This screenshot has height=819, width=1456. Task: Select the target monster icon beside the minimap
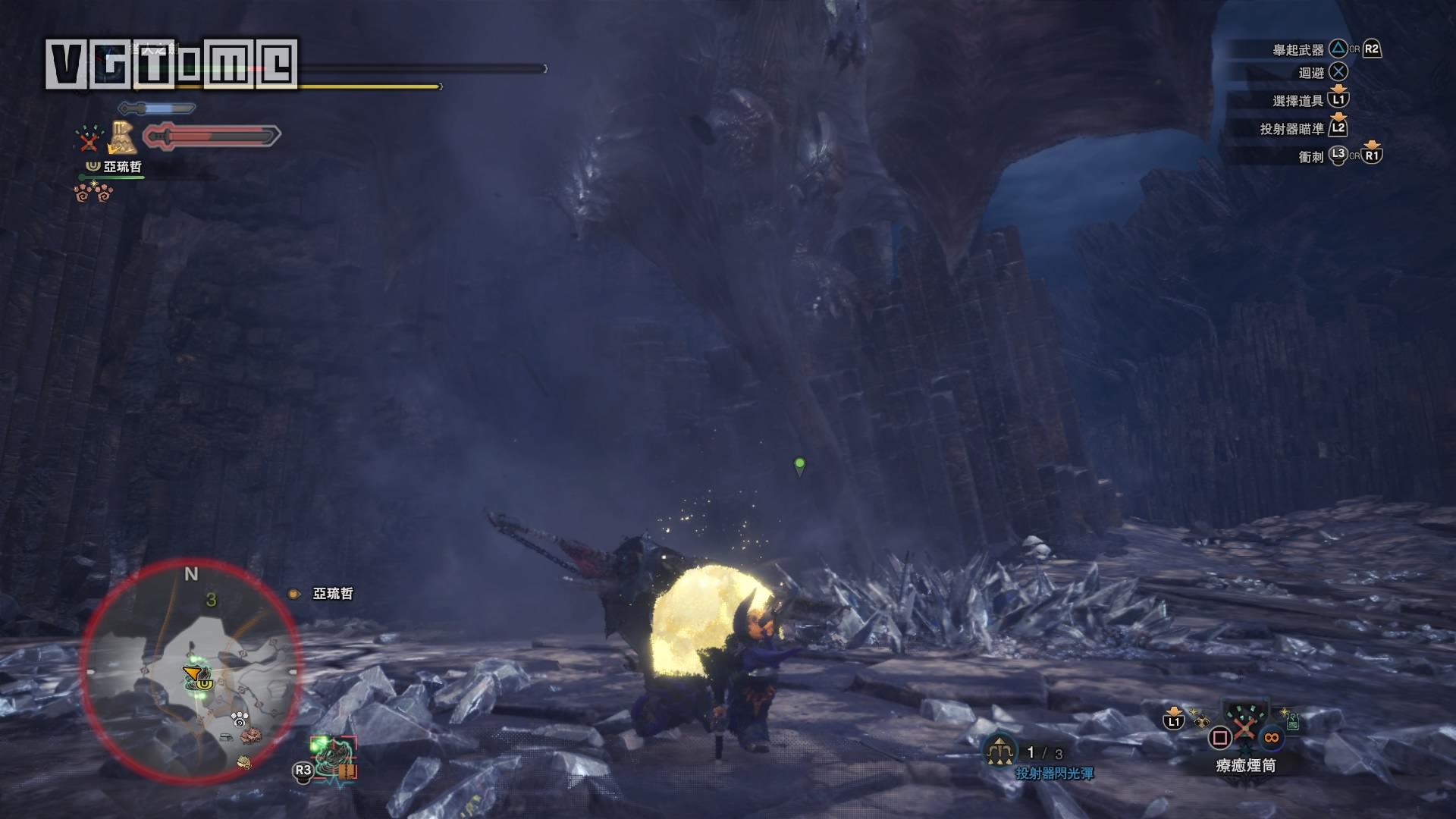coord(334,756)
